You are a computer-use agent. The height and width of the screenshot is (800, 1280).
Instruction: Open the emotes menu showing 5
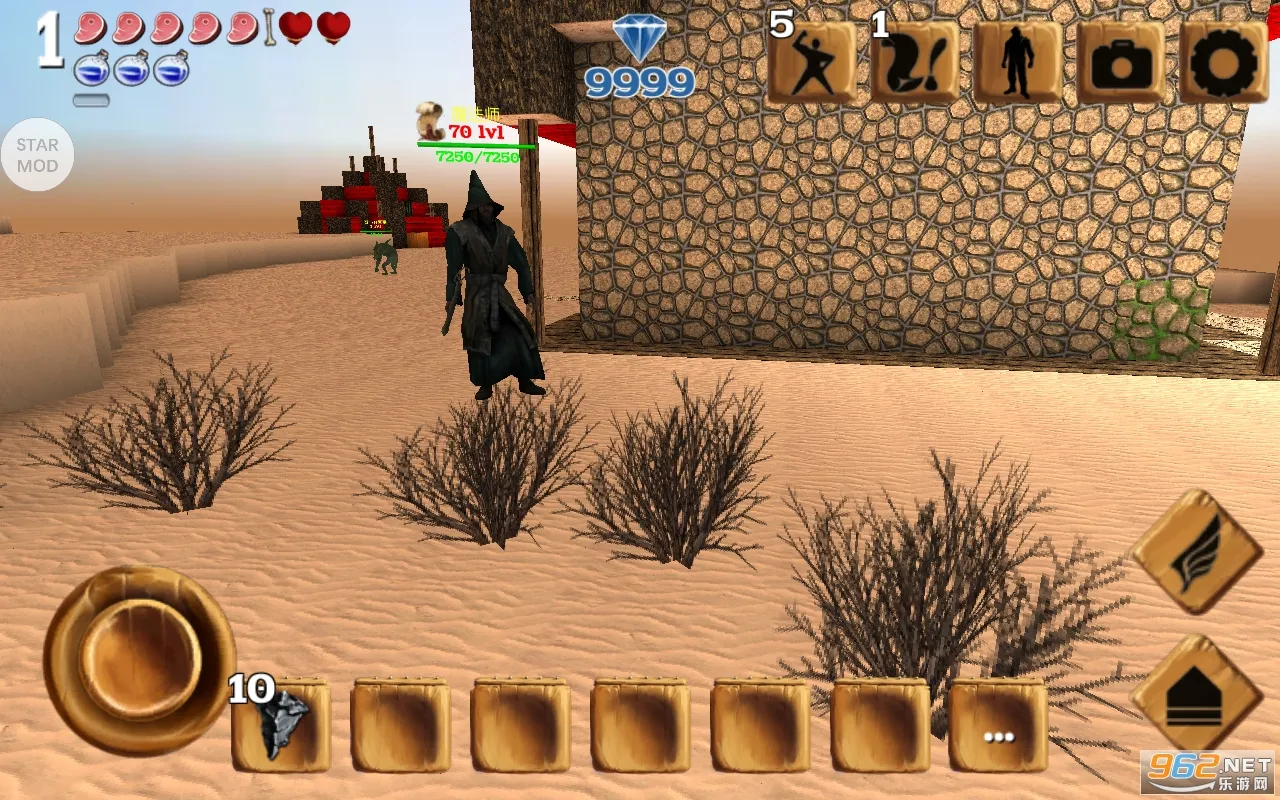812,62
